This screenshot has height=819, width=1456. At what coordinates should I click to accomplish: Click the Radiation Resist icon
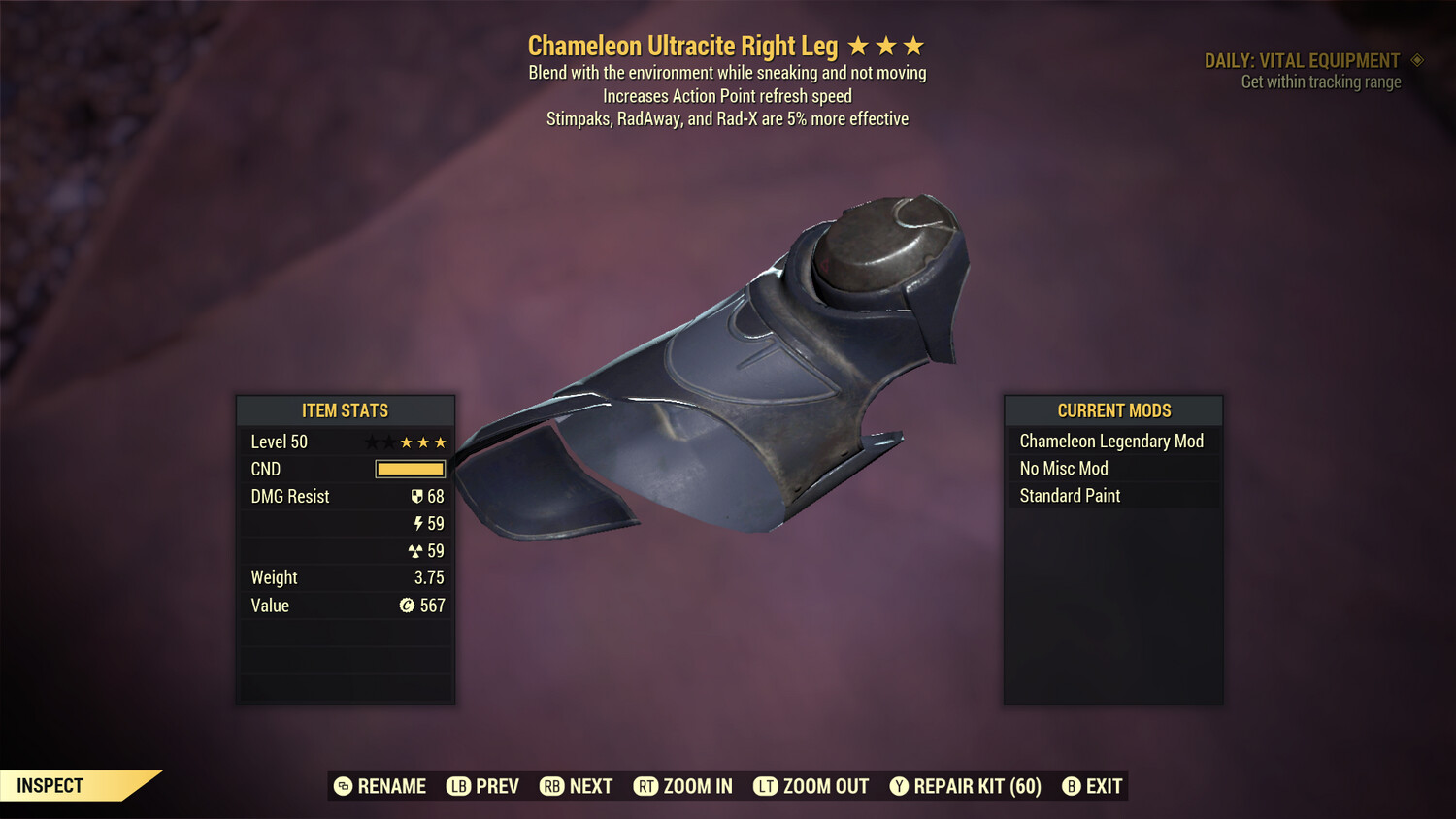(418, 550)
